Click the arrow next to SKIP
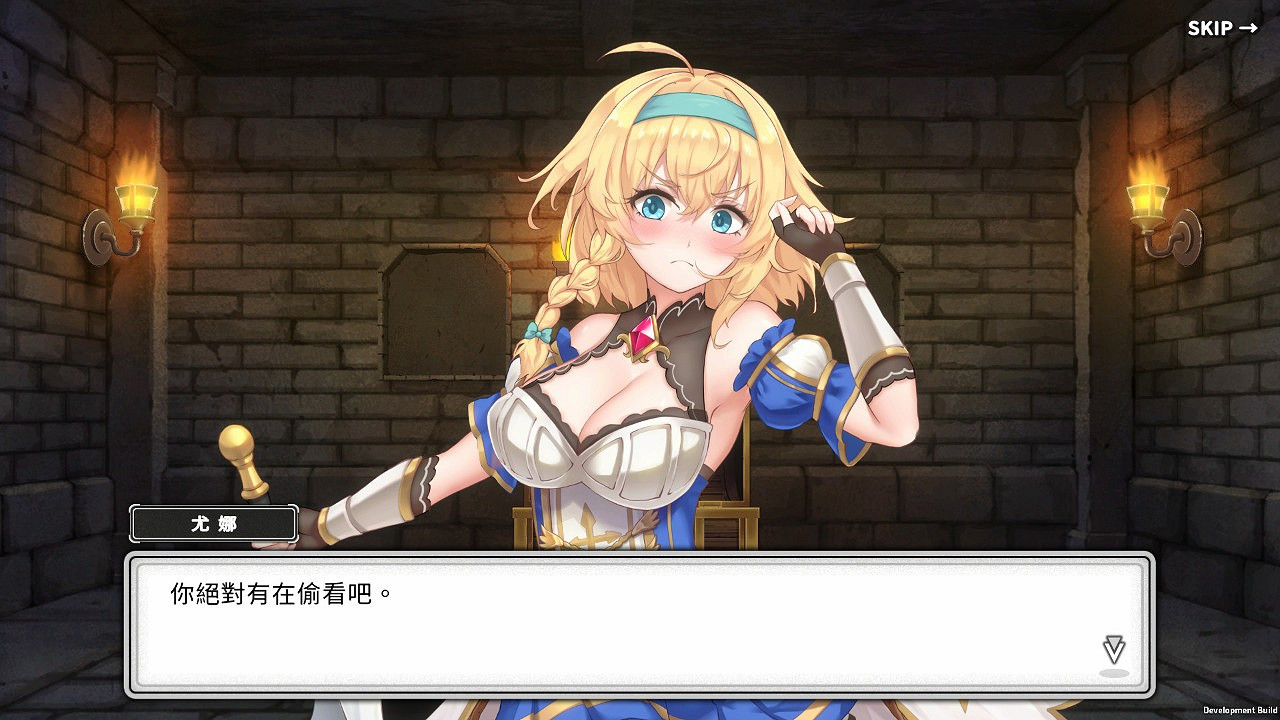This screenshot has height=720, width=1280. point(1250,28)
